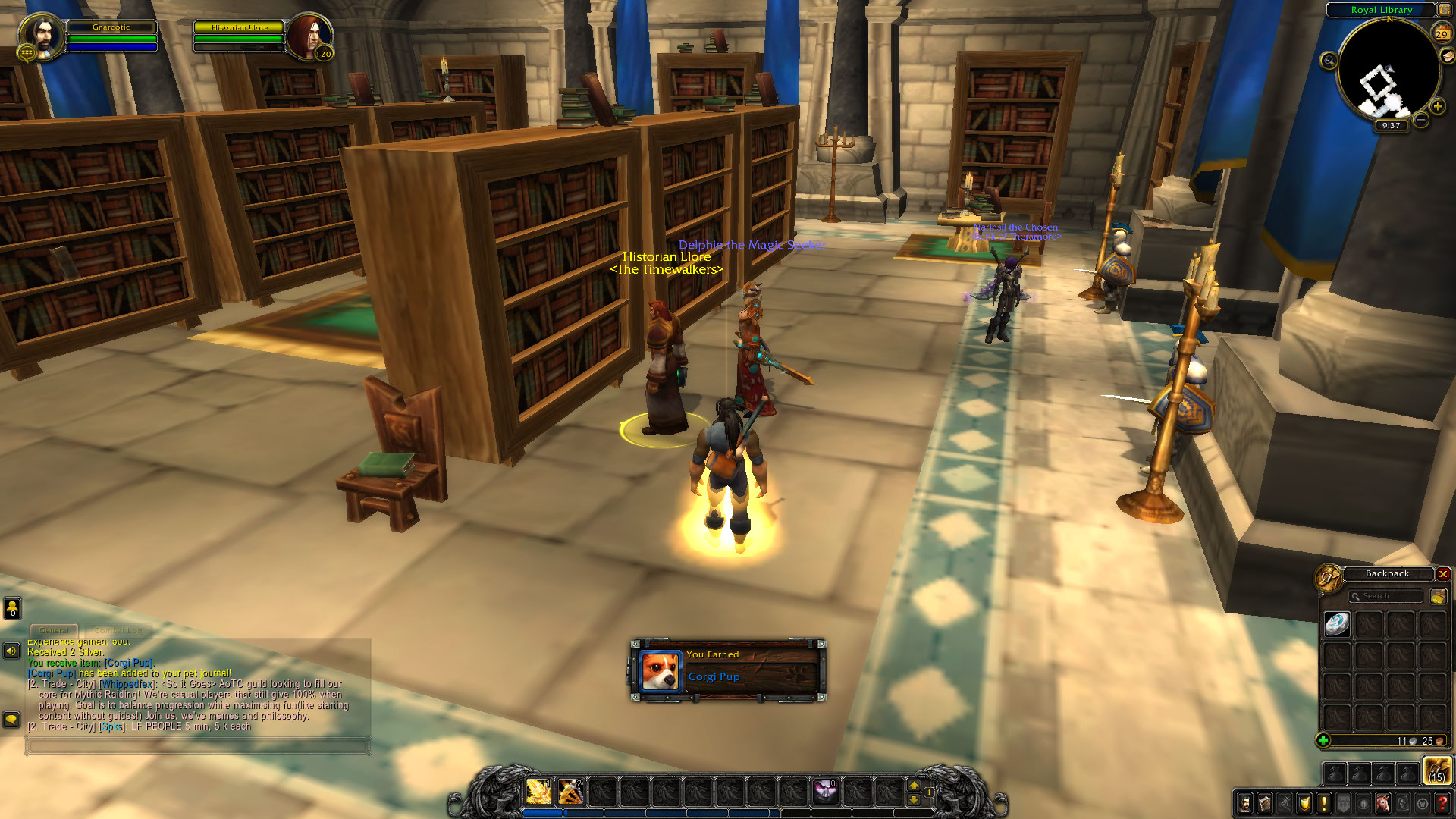This screenshot has width=1456, height=819.
Task: Switch to the General chat tab
Action: tap(53, 630)
